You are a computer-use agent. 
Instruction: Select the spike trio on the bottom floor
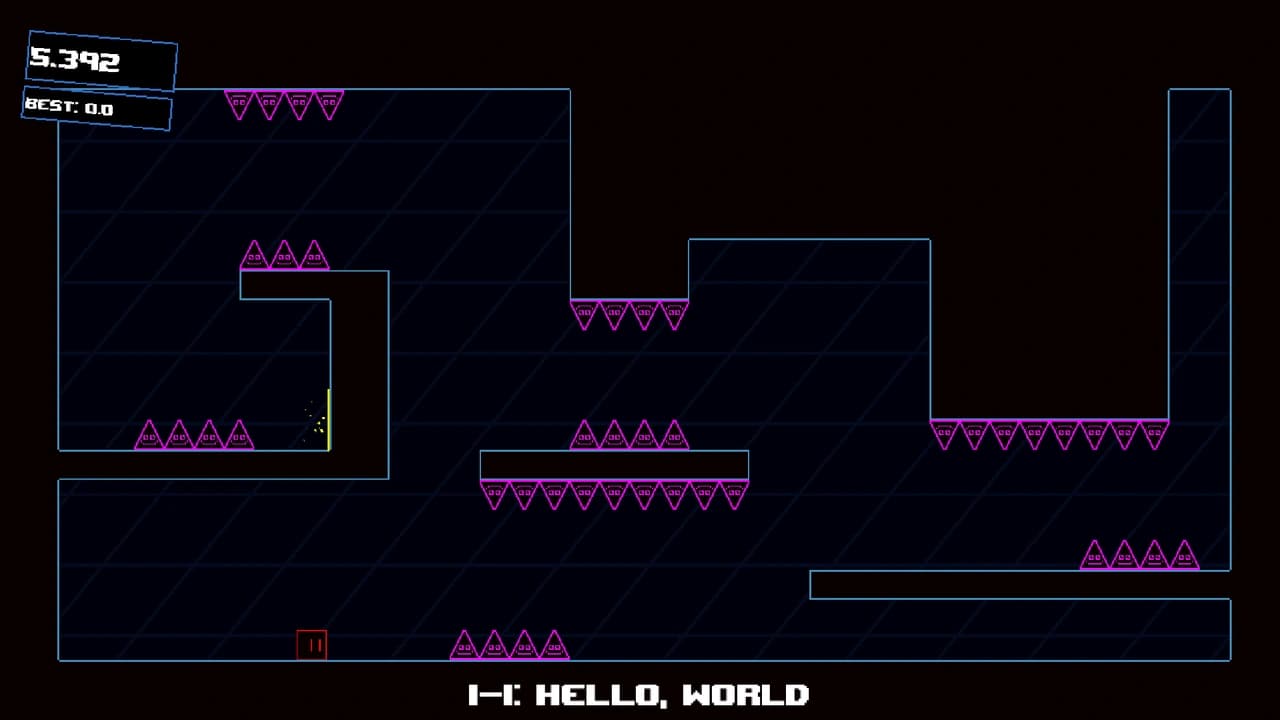[x=509, y=645]
